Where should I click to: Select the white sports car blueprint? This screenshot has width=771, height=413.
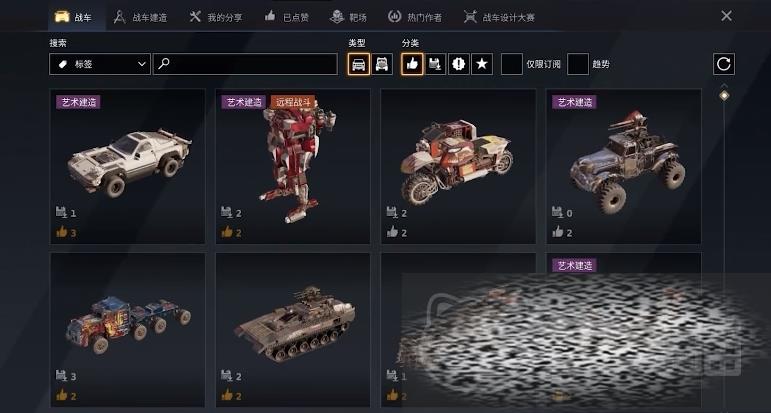127,165
